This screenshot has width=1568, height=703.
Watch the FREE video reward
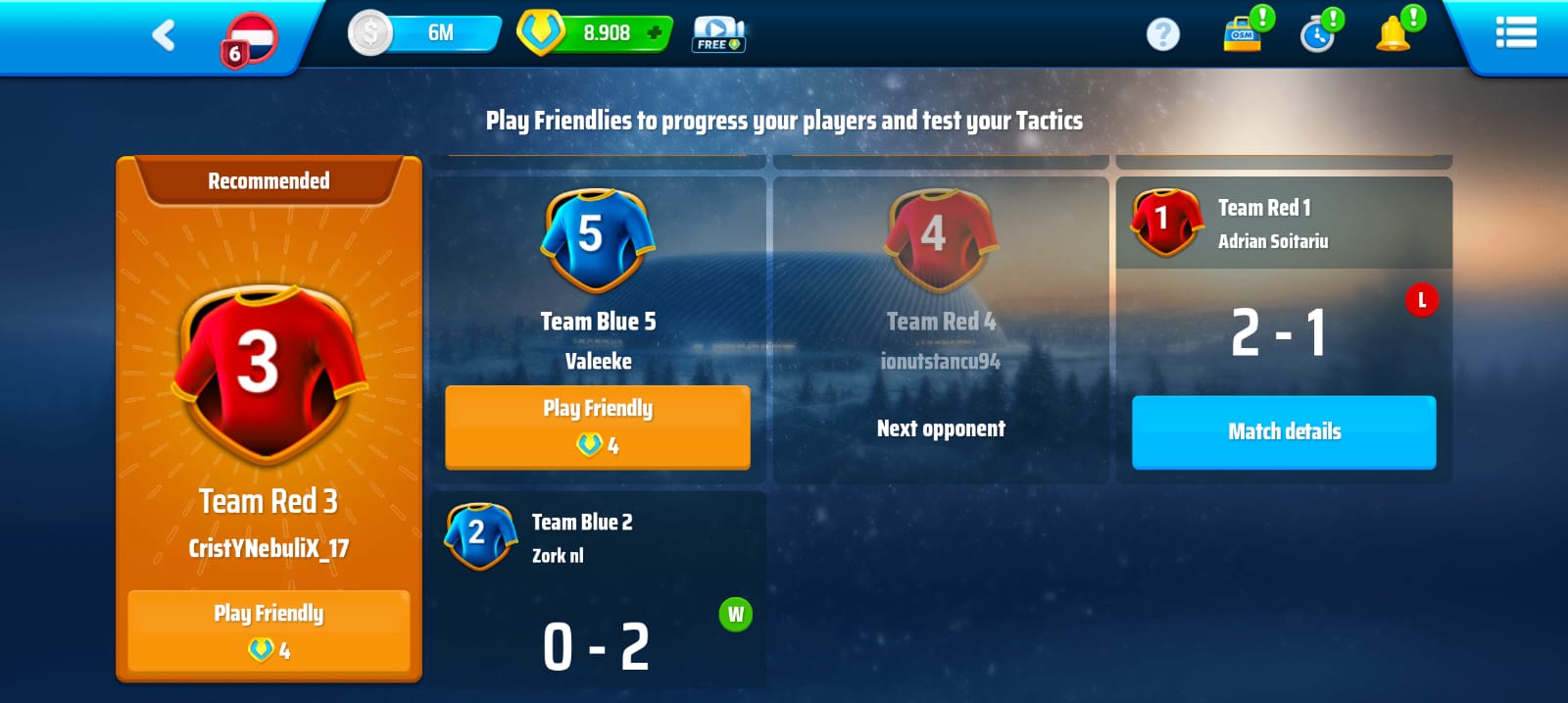(x=719, y=34)
